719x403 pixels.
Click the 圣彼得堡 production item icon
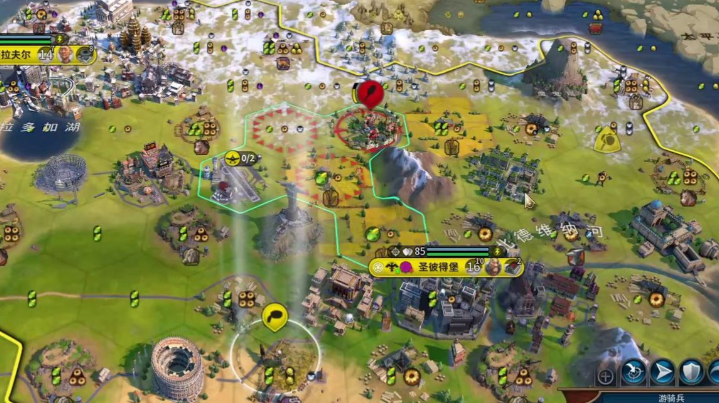click(512, 266)
